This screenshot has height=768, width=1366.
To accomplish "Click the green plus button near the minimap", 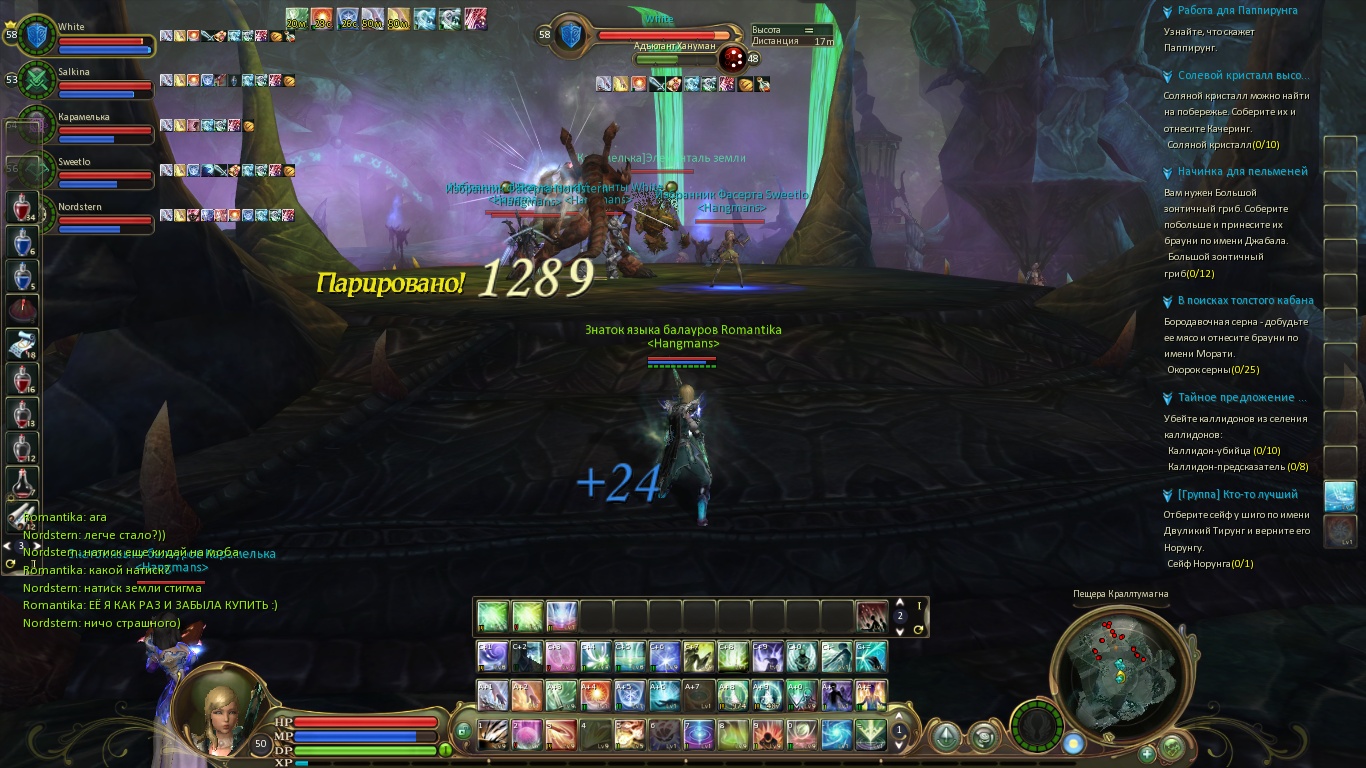I will (x=1147, y=753).
